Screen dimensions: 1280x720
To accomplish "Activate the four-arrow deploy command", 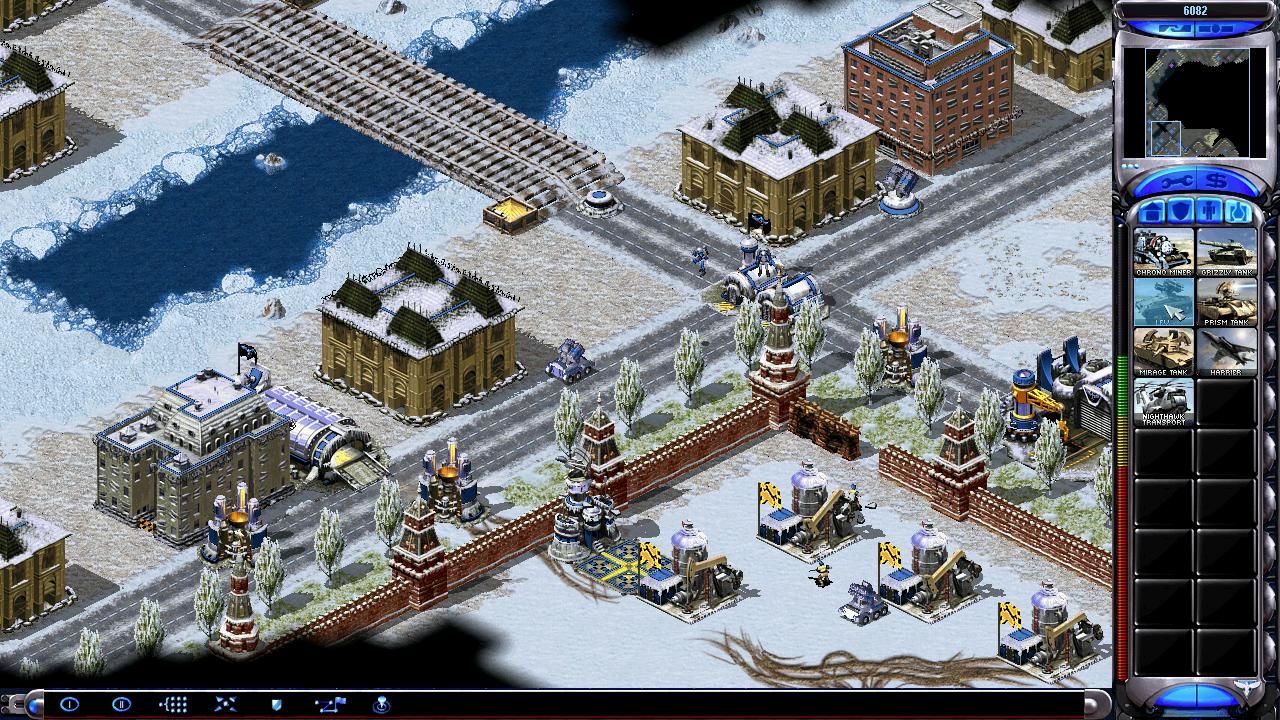I will (225, 704).
